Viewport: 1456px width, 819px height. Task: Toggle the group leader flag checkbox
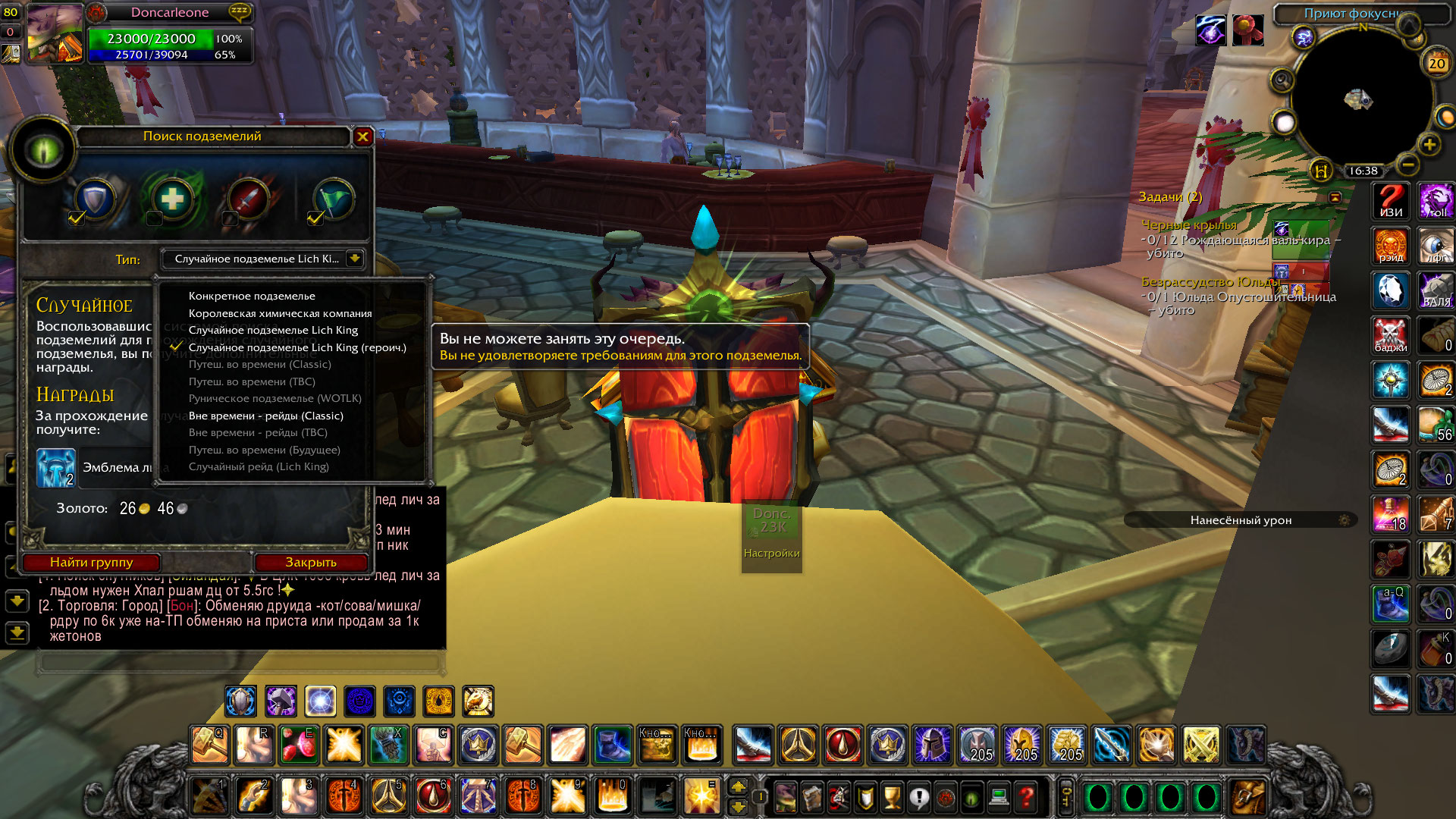click(315, 218)
